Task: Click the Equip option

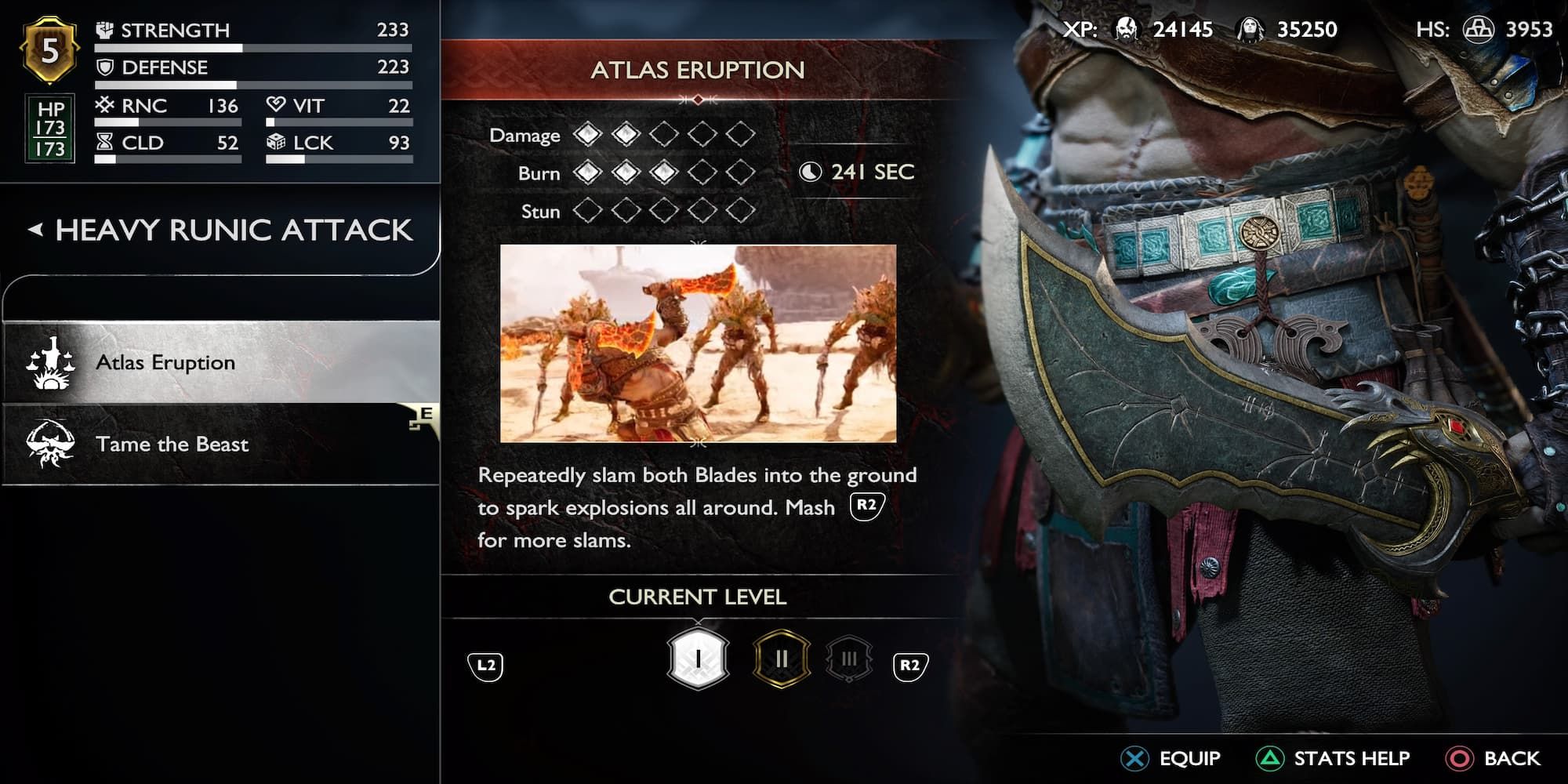Action: (1171, 758)
